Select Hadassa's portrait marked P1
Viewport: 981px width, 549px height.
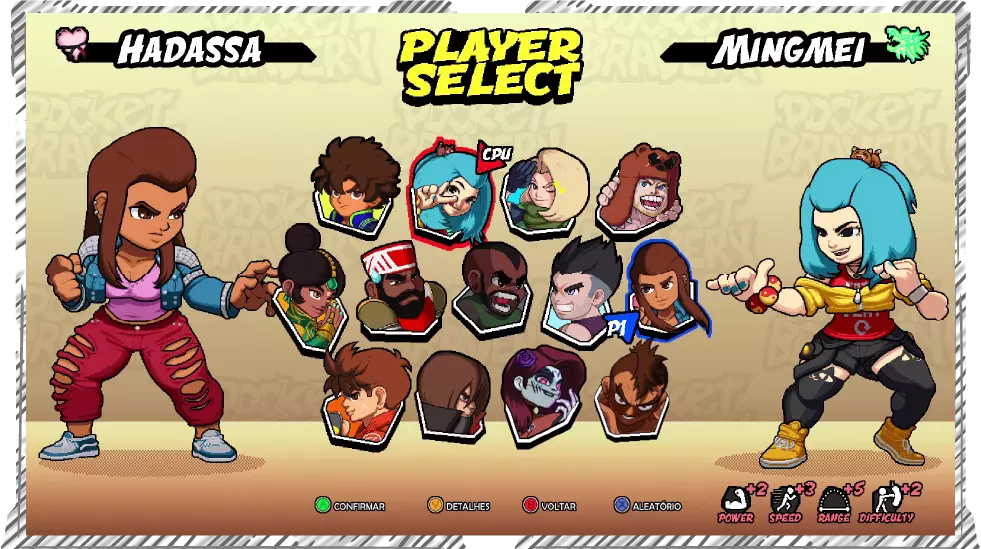pos(668,287)
